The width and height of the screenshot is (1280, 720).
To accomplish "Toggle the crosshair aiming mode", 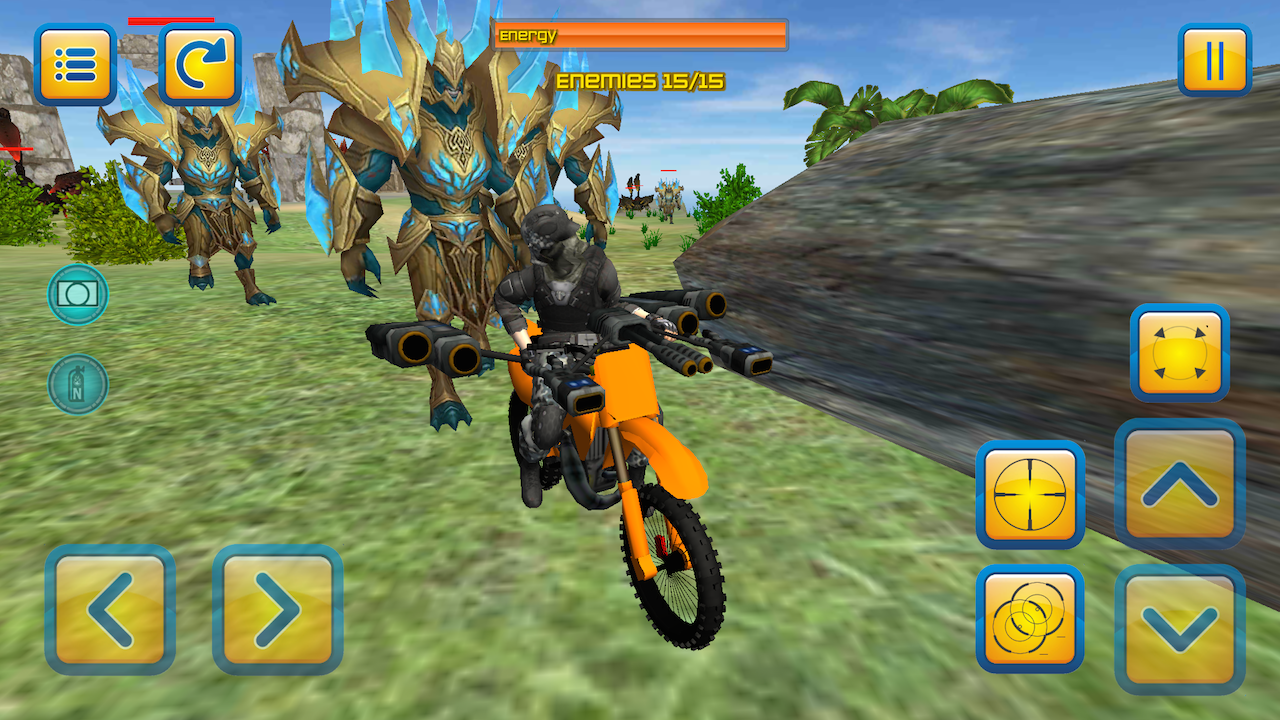I will 1030,494.
